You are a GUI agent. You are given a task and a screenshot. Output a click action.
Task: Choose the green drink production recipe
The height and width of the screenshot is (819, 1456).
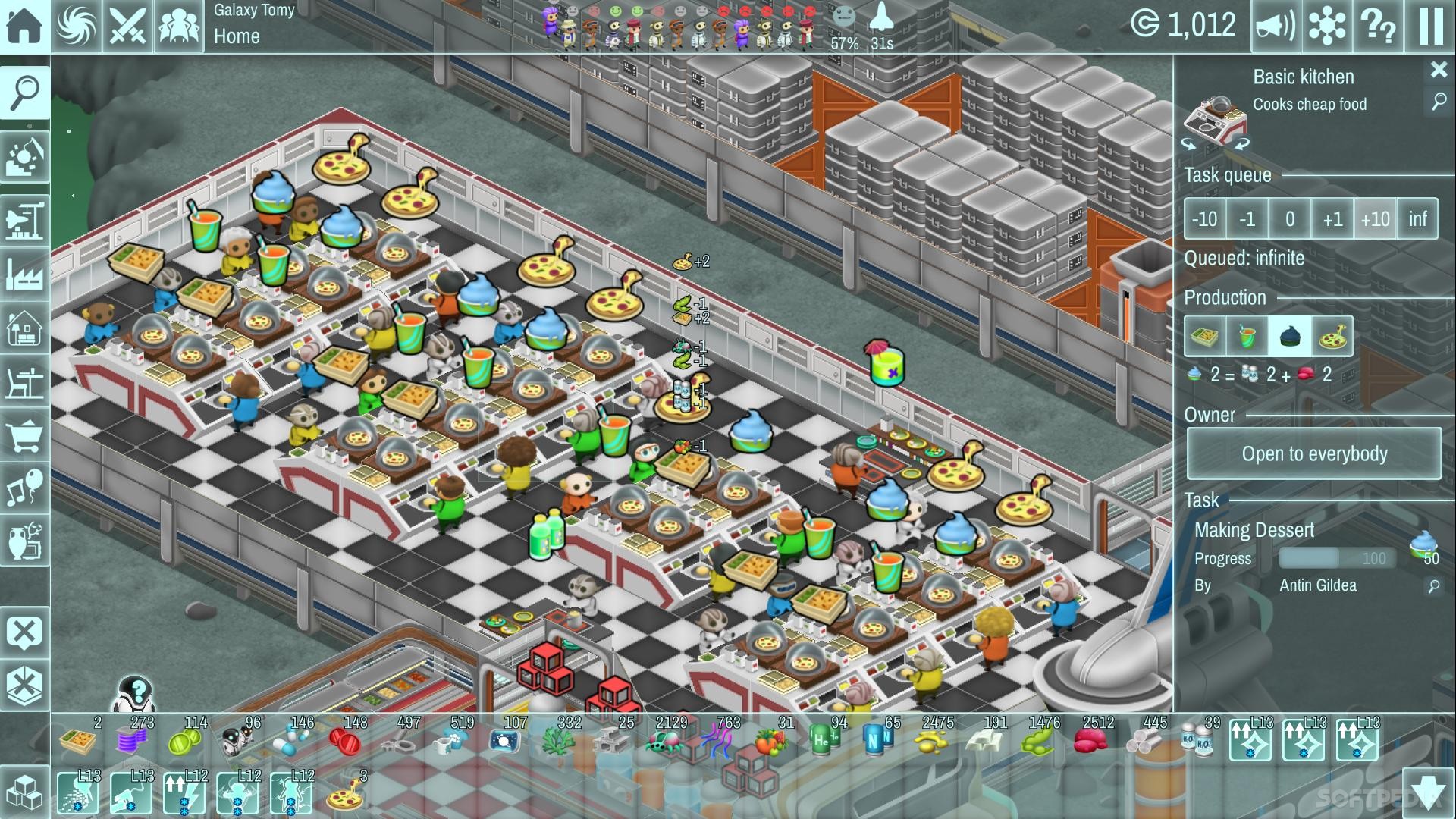coord(1247,337)
